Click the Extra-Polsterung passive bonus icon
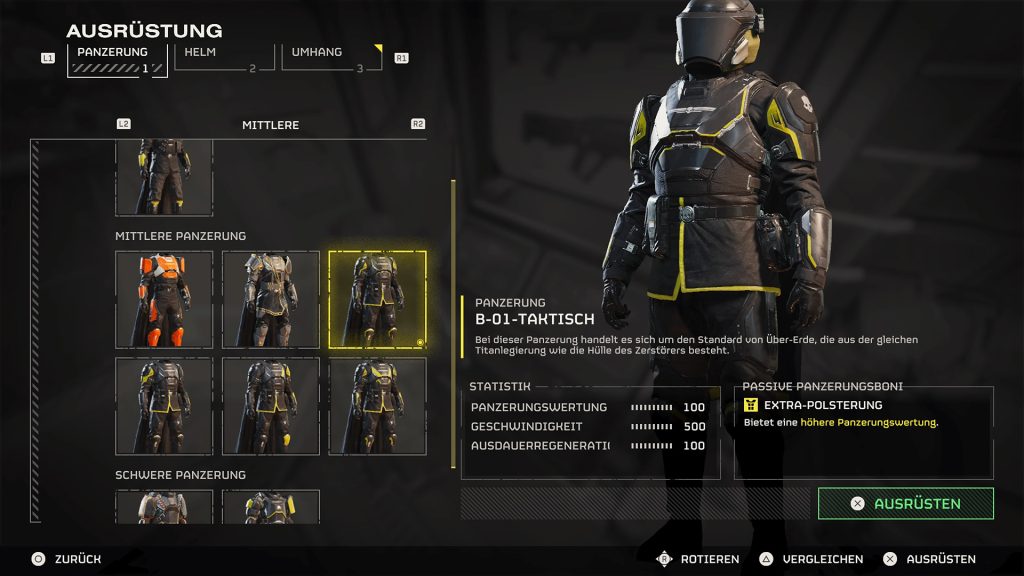This screenshot has height=576, width=1024. [x=751, y=405]
